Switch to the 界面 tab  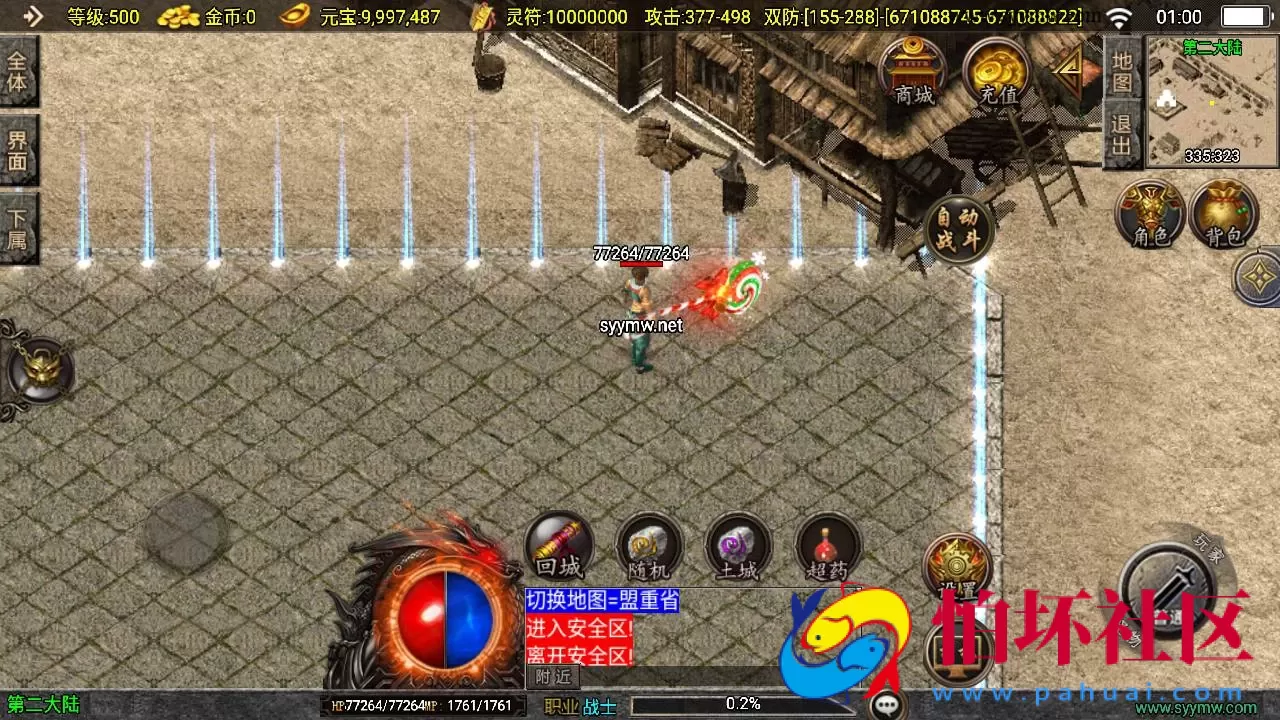pyautogui.click(x=19, y=146)
